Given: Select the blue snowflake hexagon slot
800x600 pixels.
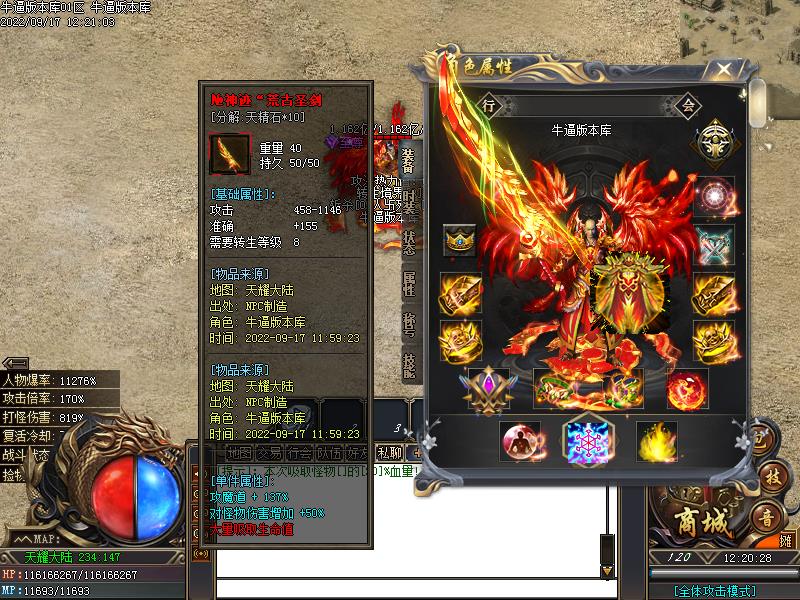Looking at the screenshot, I should point(586,441).
